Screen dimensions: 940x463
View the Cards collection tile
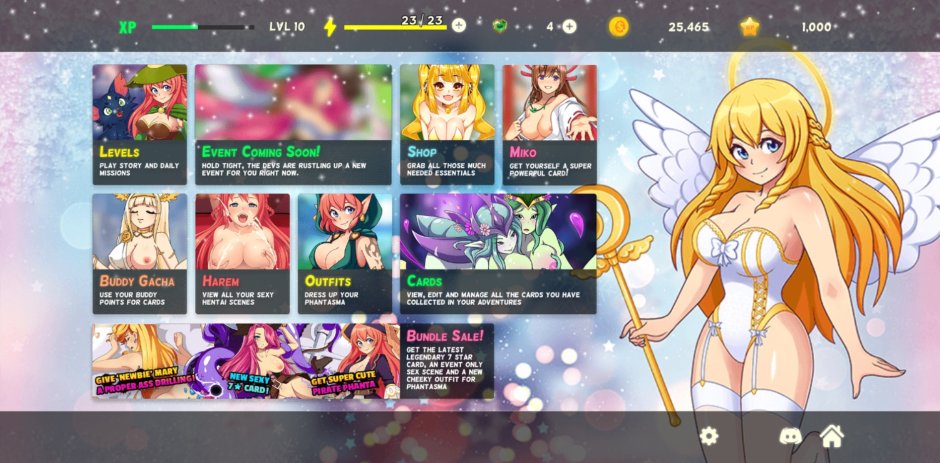pyautogui.click(x=498, y=253)
